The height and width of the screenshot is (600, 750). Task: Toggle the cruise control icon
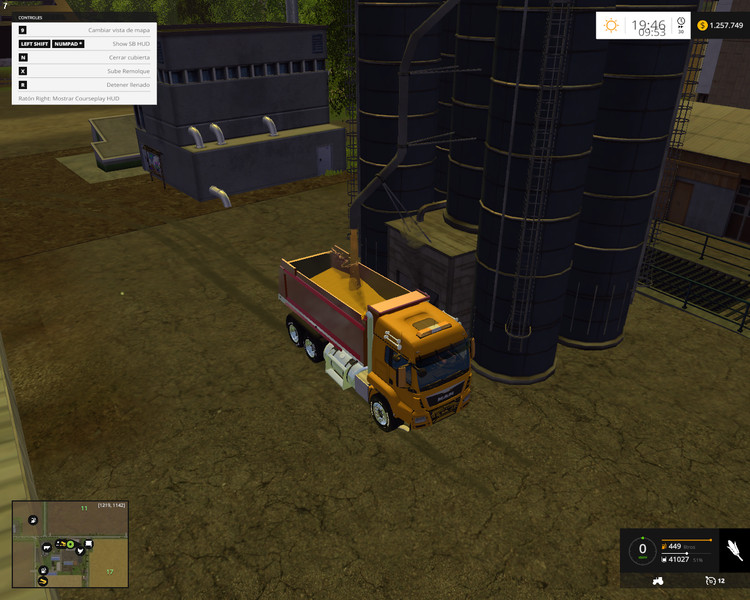pos(709,580)
